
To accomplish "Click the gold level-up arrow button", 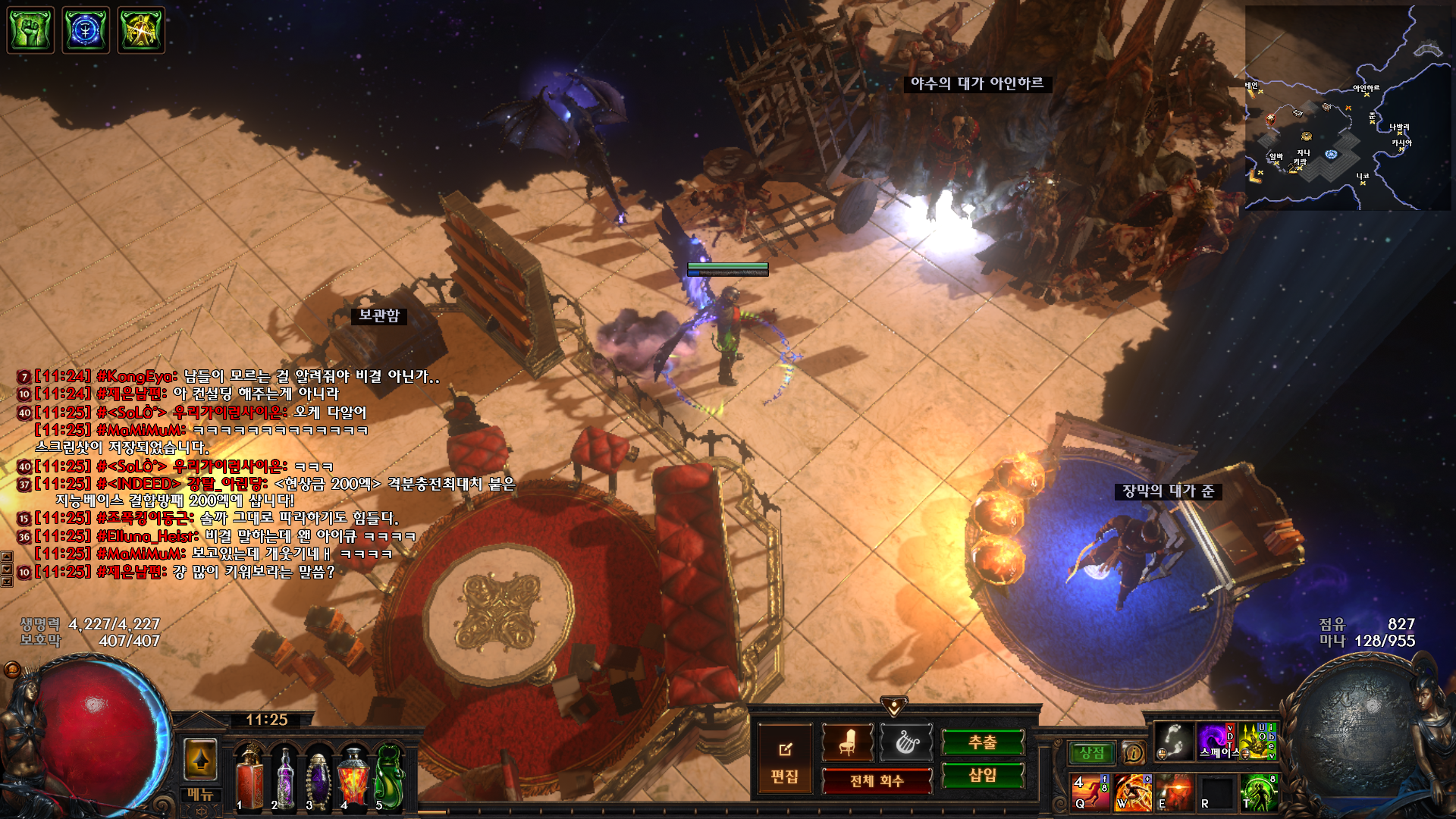I will 201,759.
